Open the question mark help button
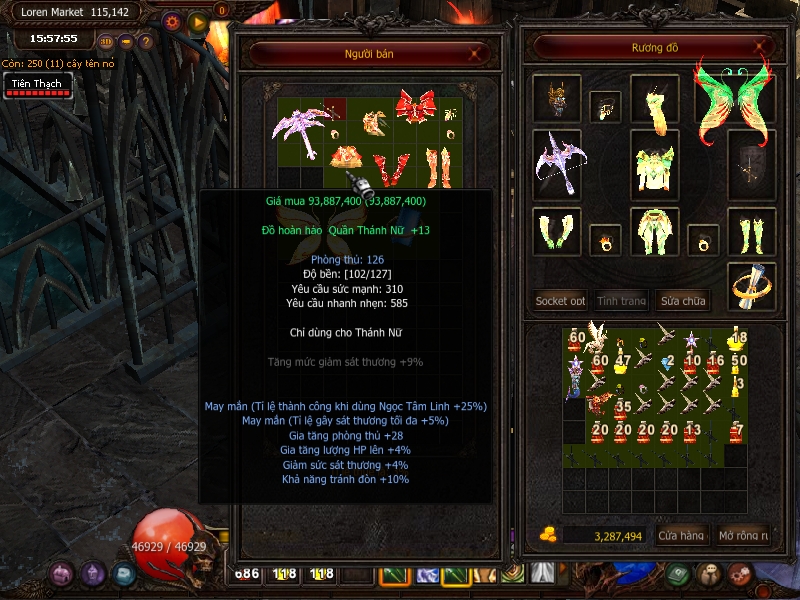800x600 pixels. (146, 42)
